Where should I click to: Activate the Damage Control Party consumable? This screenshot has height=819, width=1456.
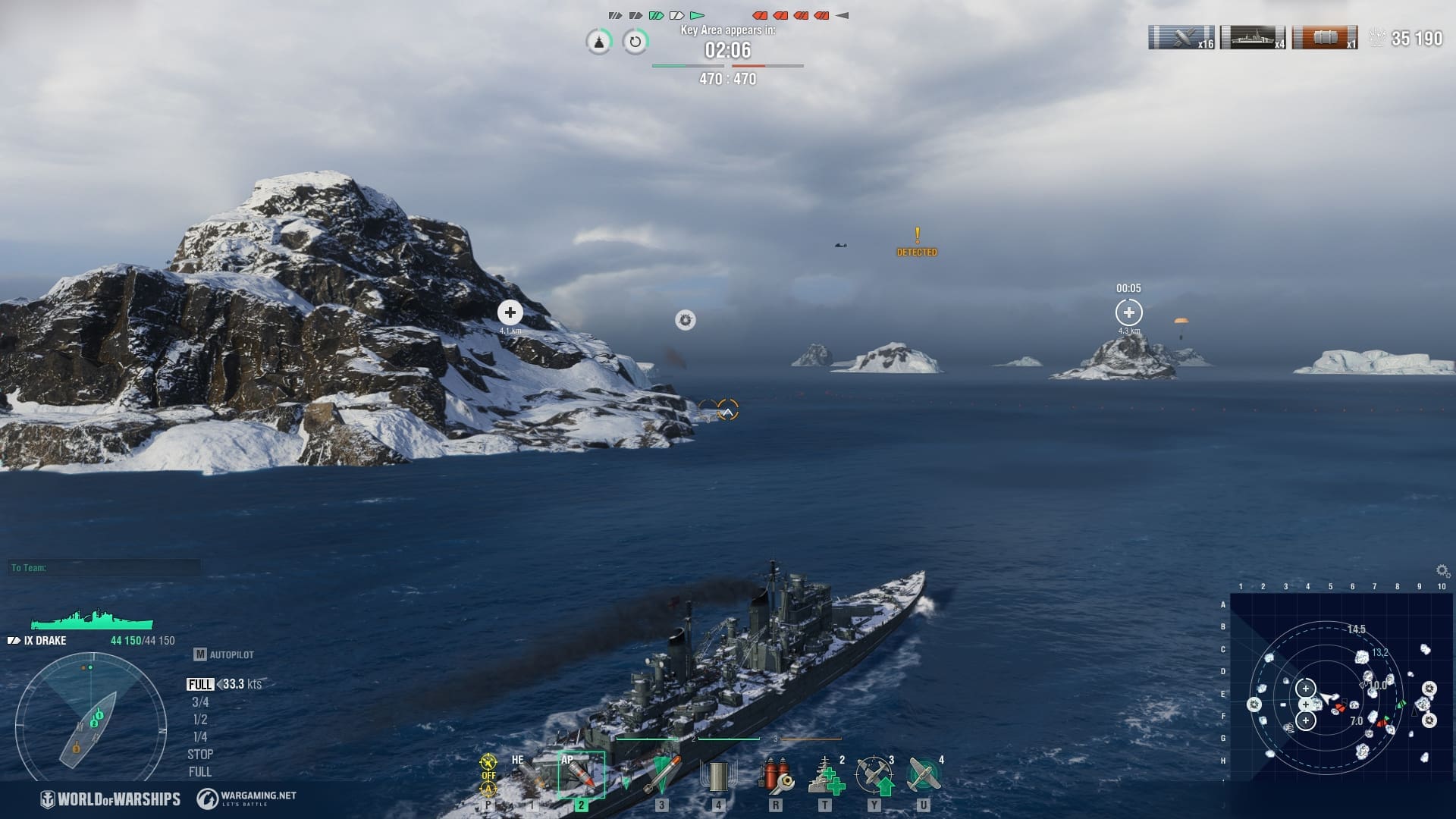click(775, 775)
